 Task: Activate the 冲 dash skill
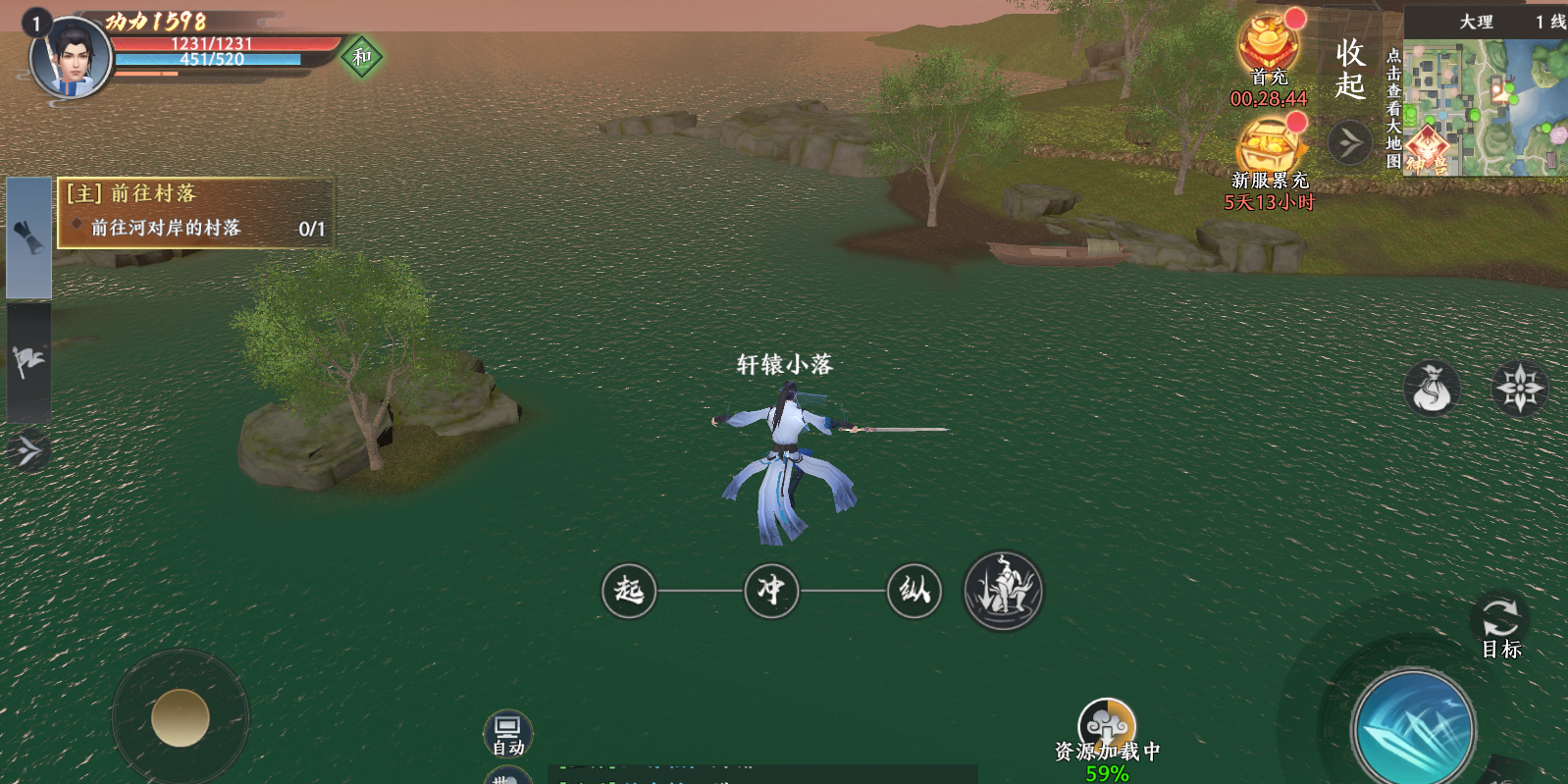(x=771, y=591)
